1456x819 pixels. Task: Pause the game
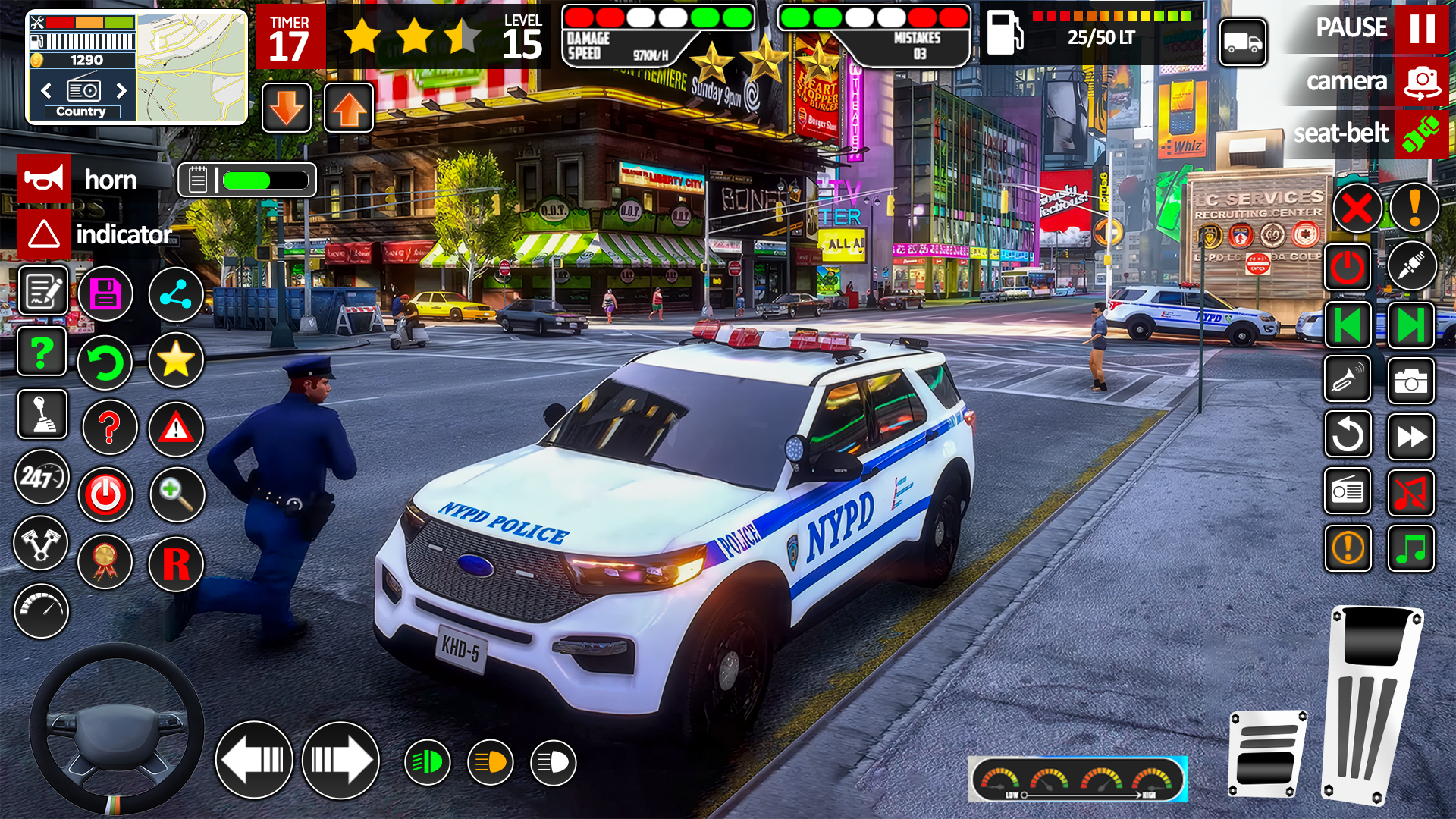1421,28
